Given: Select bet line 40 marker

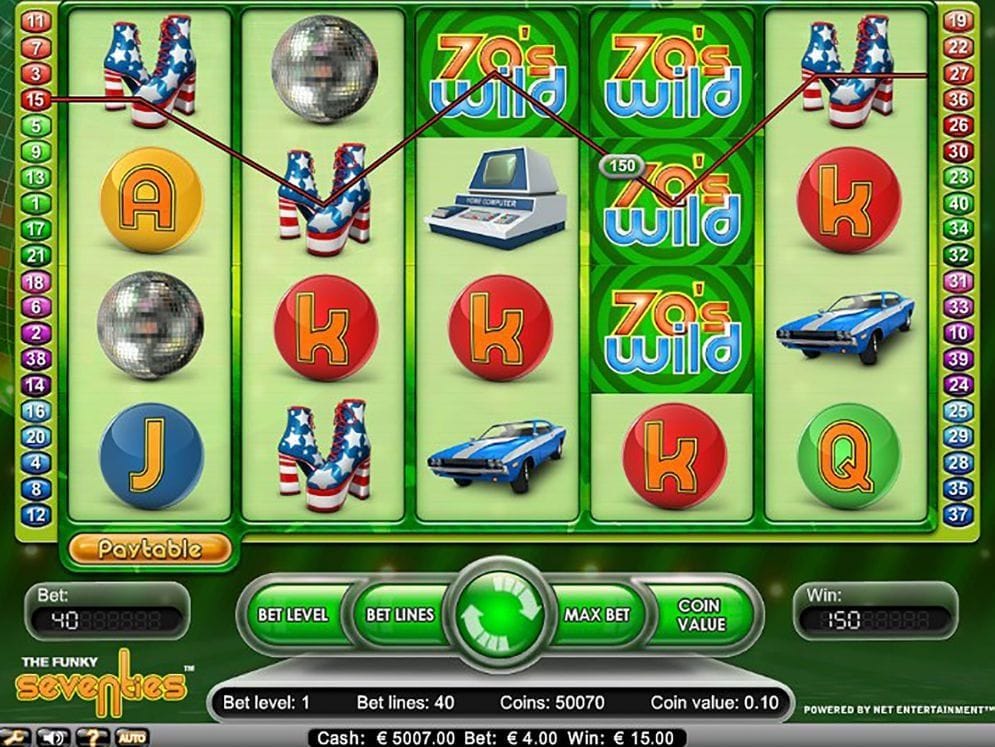Looking at the screenshot, I should pyautogui.click(x=958, y=203).
